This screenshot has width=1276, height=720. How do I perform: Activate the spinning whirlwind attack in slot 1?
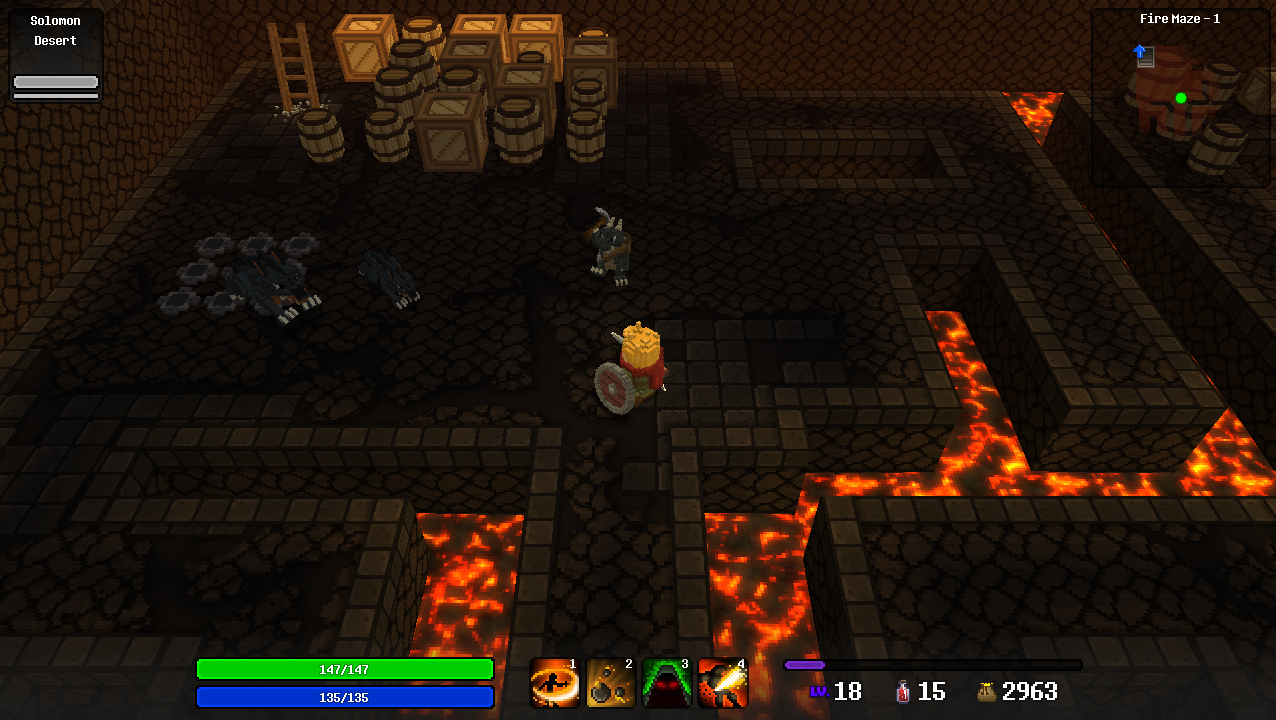tap(555, 683)
